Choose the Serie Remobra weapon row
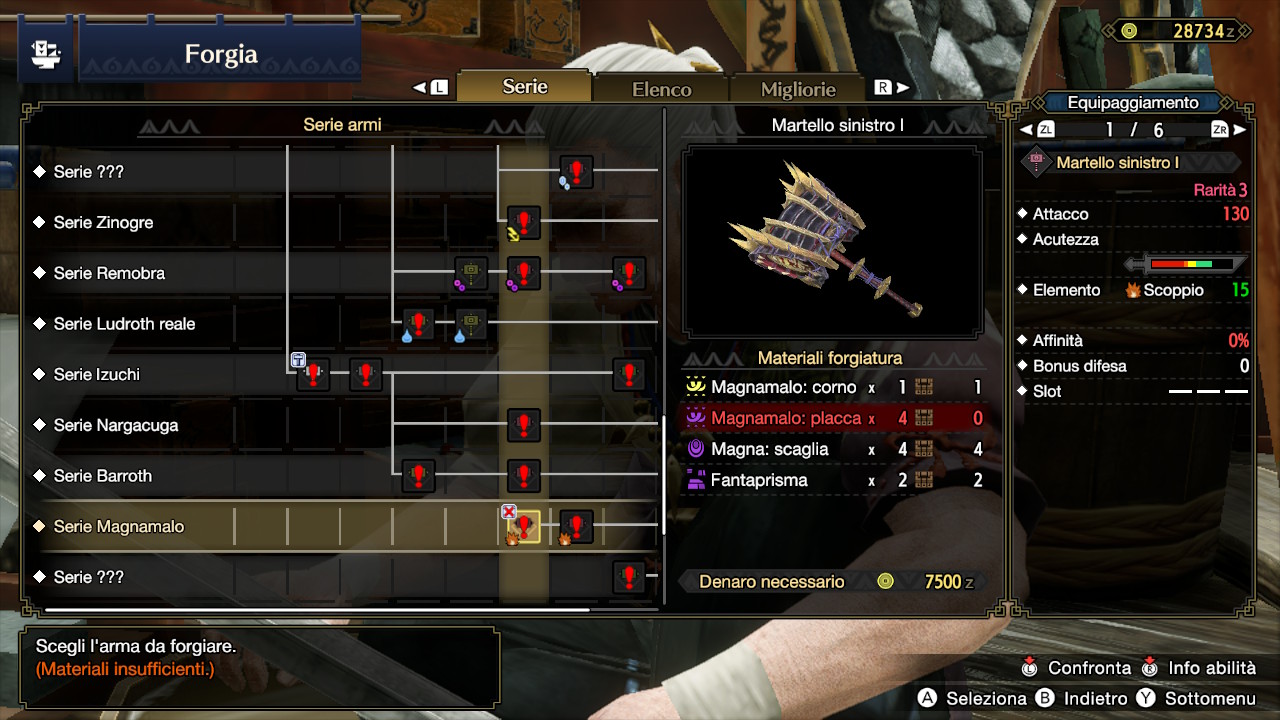Image resolution: width=1280 pixels, height=720 pixels. [x=109, y=273]
